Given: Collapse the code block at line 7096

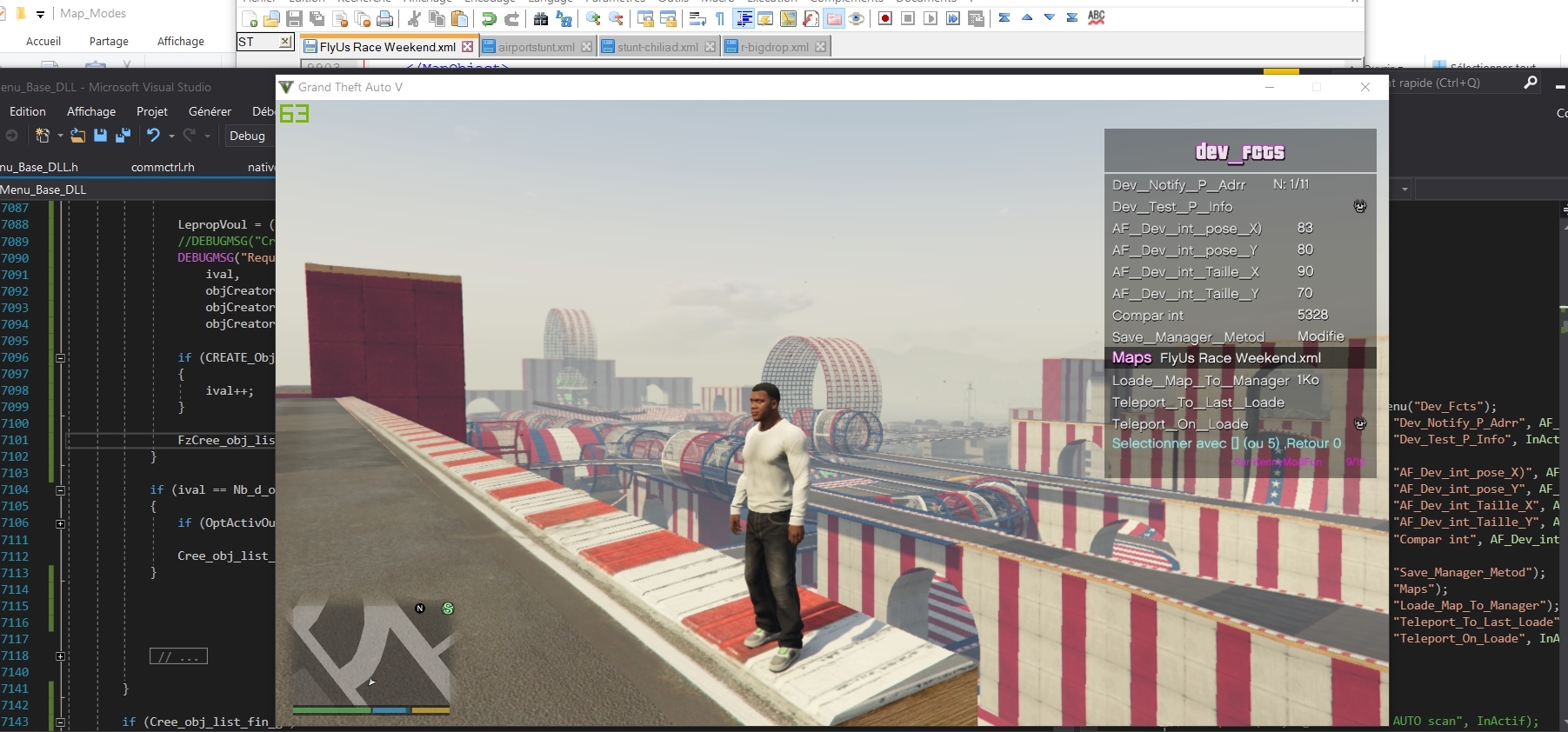Looking at the screenshot, I should coord(60,358).
